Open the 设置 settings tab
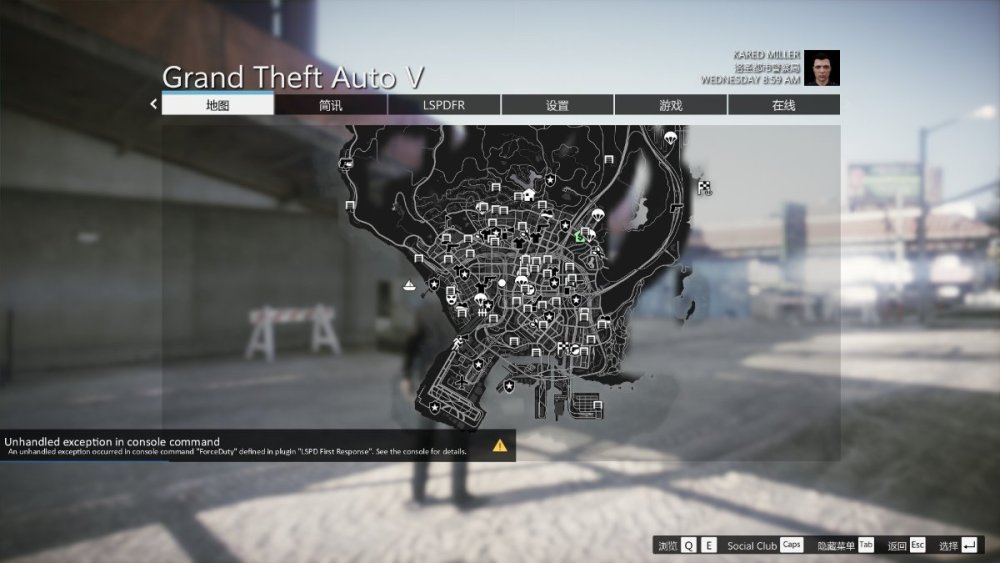 click(557, 105)
